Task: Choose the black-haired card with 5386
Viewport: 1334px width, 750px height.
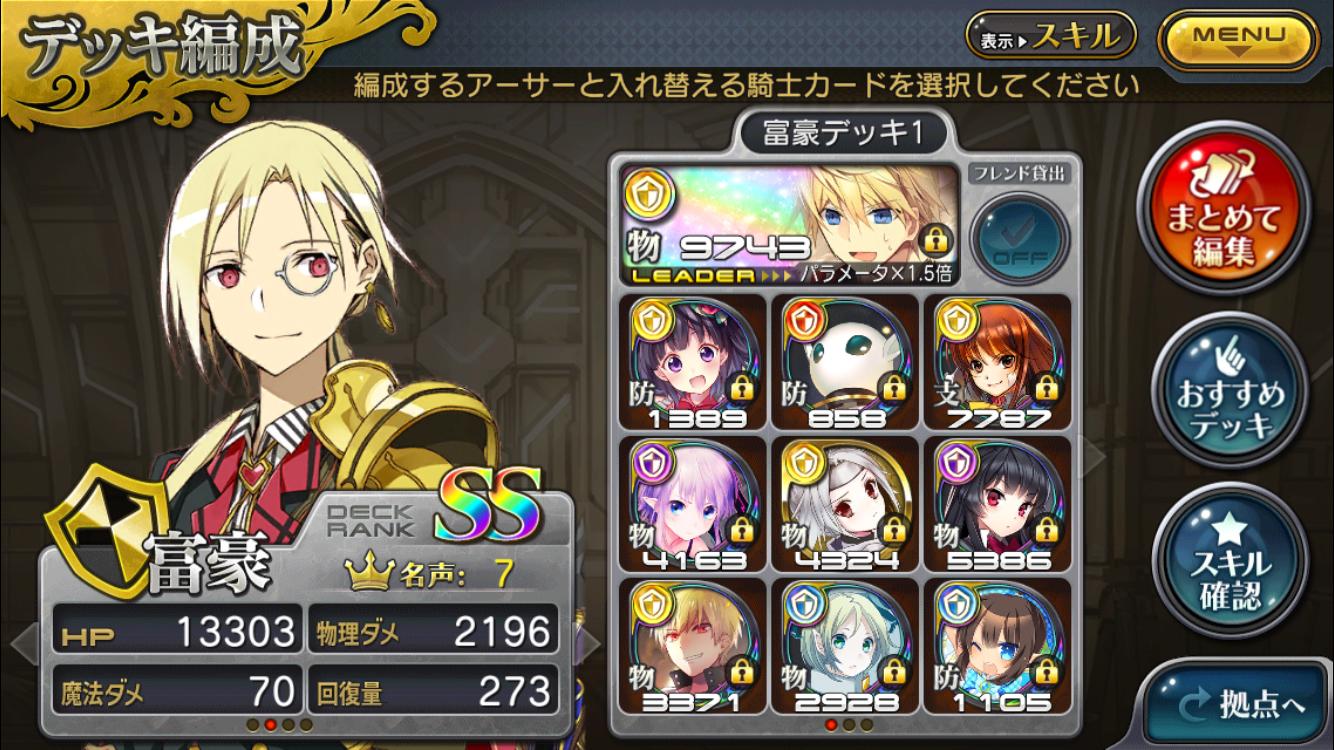Action: (996, 504)
